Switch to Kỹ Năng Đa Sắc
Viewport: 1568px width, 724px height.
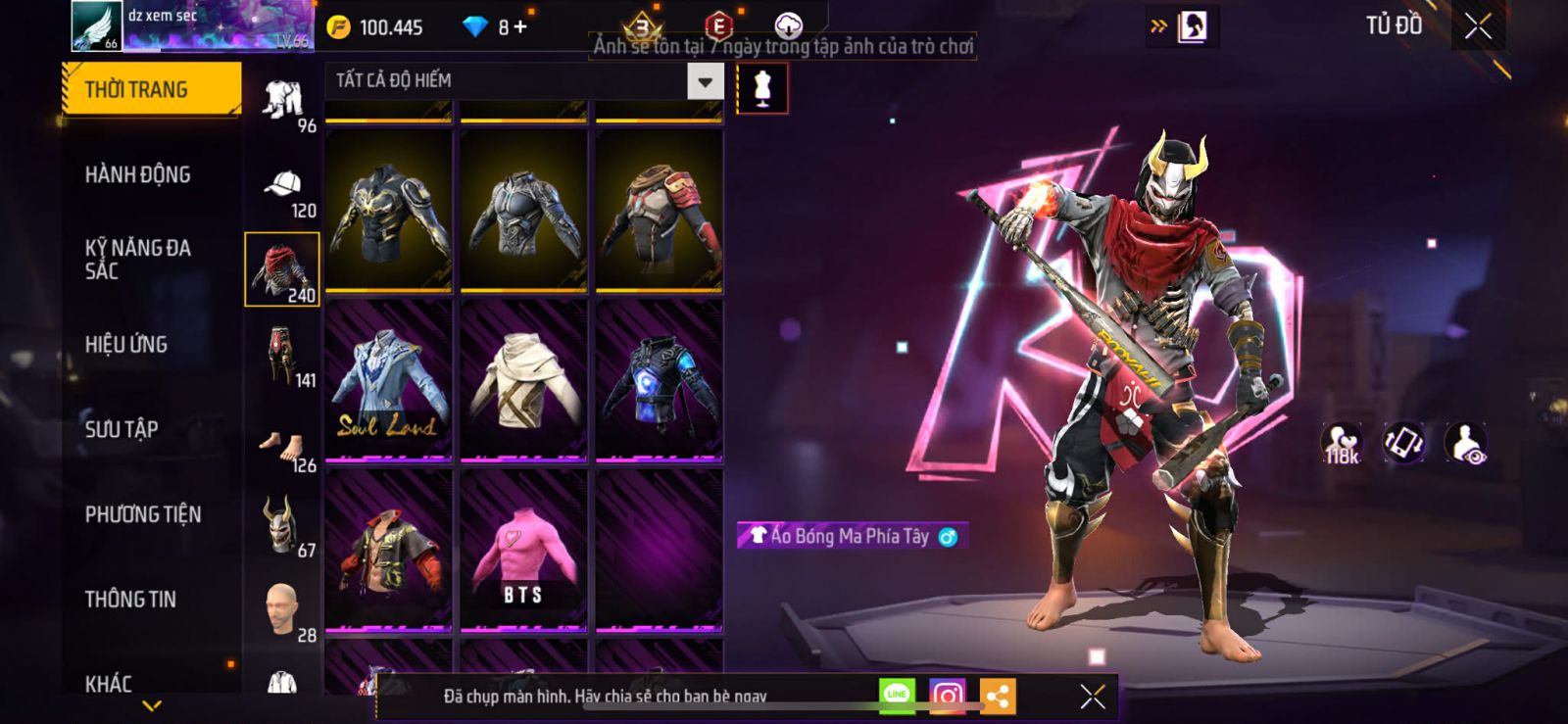[138, 259]
